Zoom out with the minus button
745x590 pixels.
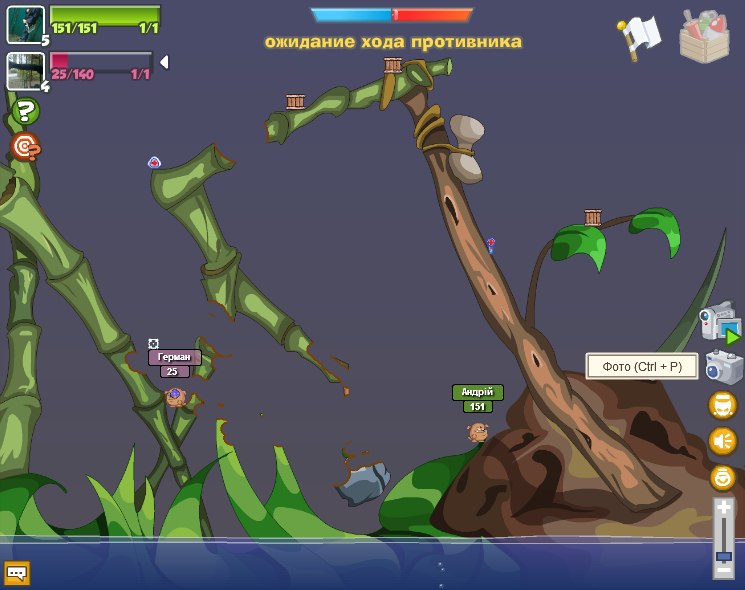pyautogui.click(x=723, y=570)
